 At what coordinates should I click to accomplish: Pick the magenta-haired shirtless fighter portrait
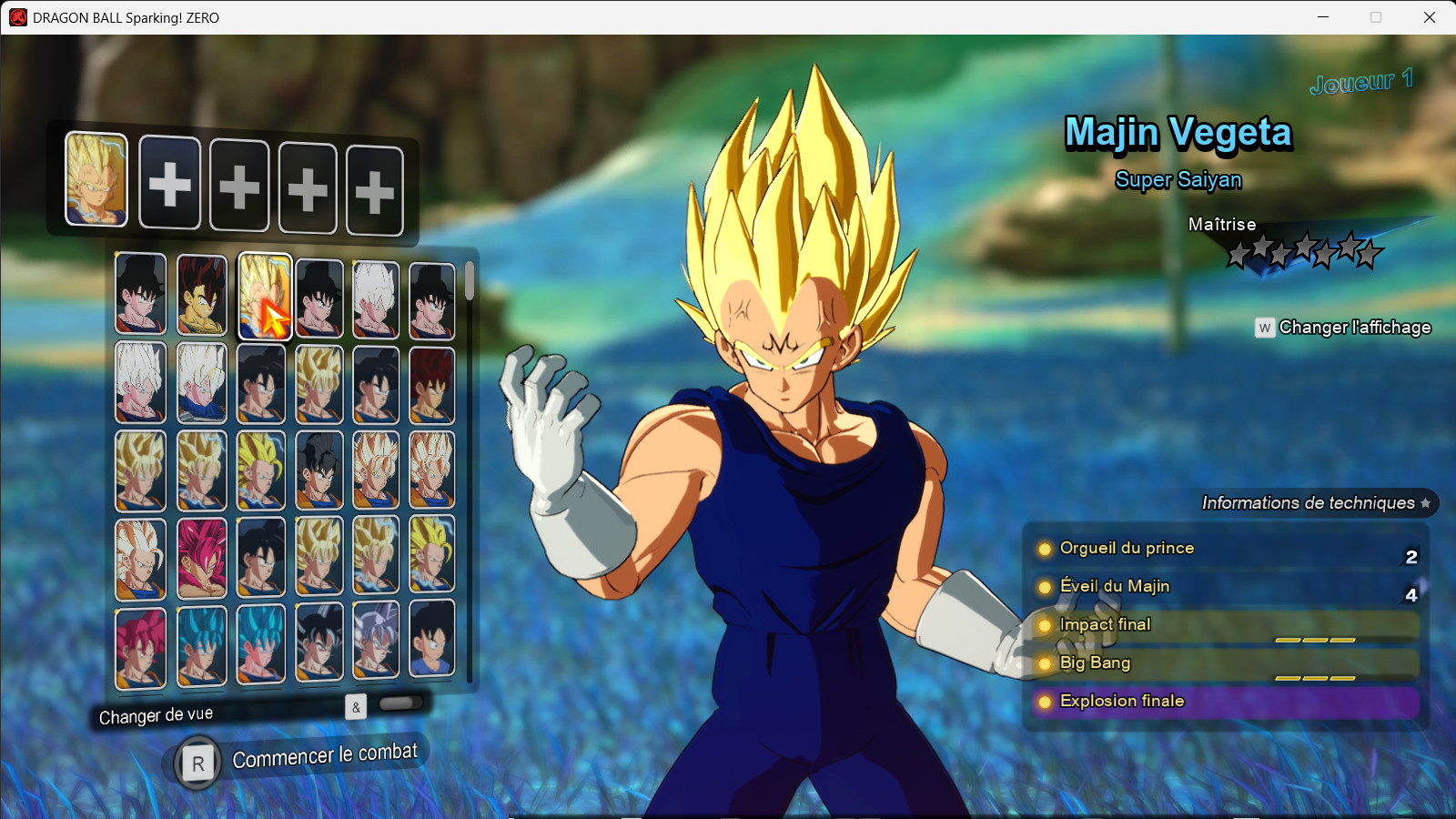tap(201, 558)
